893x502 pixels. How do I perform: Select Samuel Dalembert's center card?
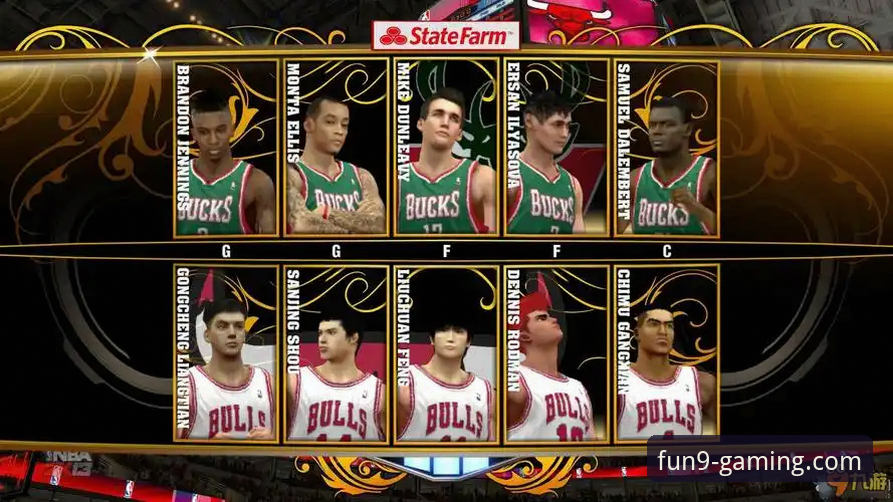pos(667,148)
